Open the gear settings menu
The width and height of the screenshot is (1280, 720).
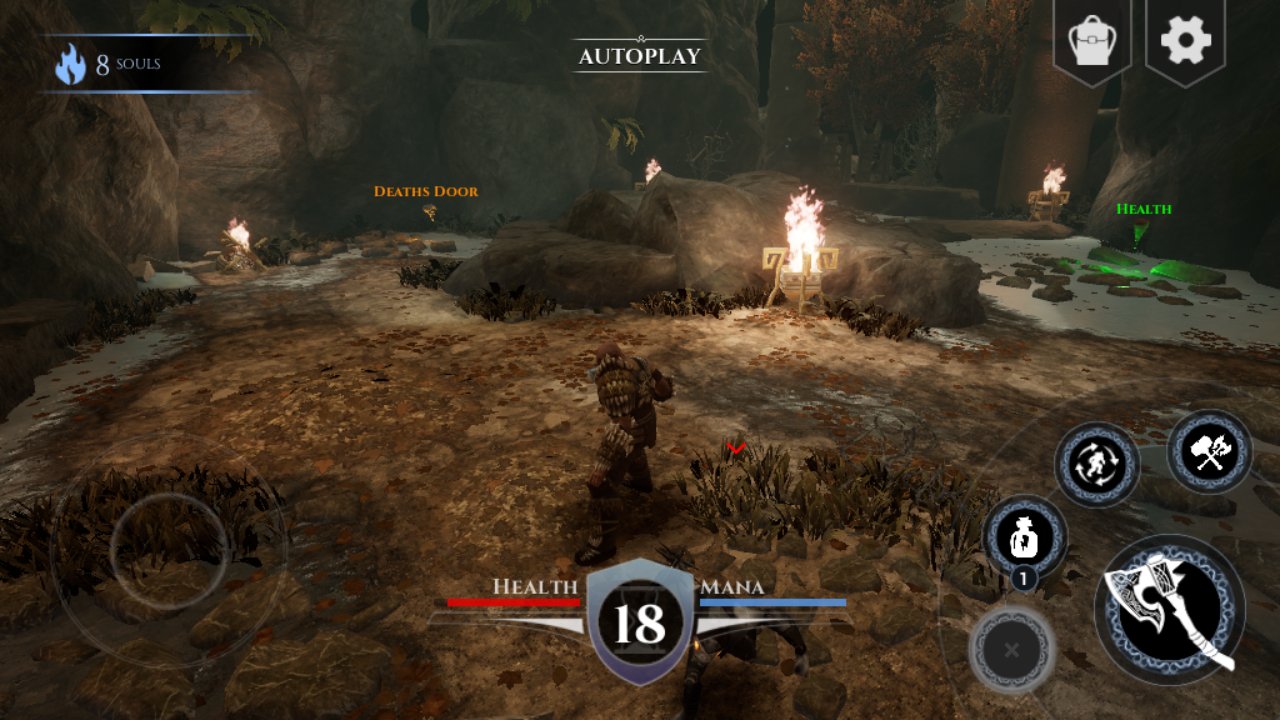pos(1185,40)
